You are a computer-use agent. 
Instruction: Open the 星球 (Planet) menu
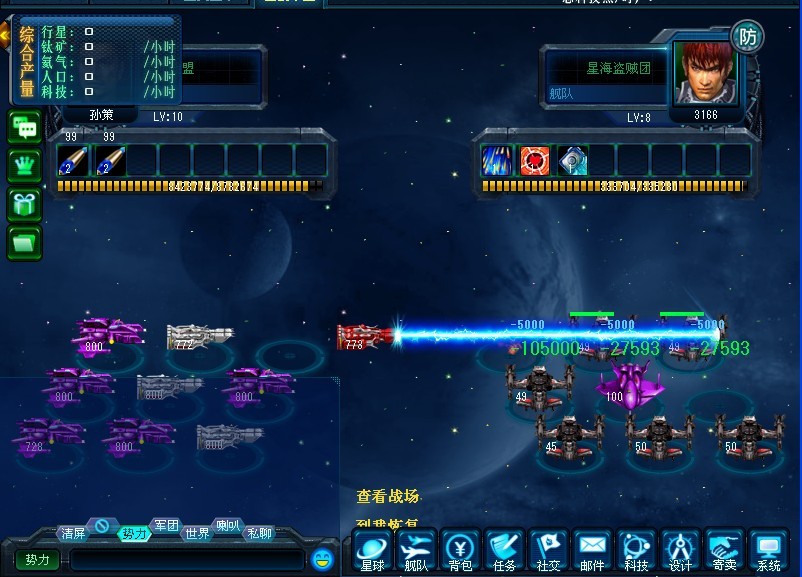[372, 551]
